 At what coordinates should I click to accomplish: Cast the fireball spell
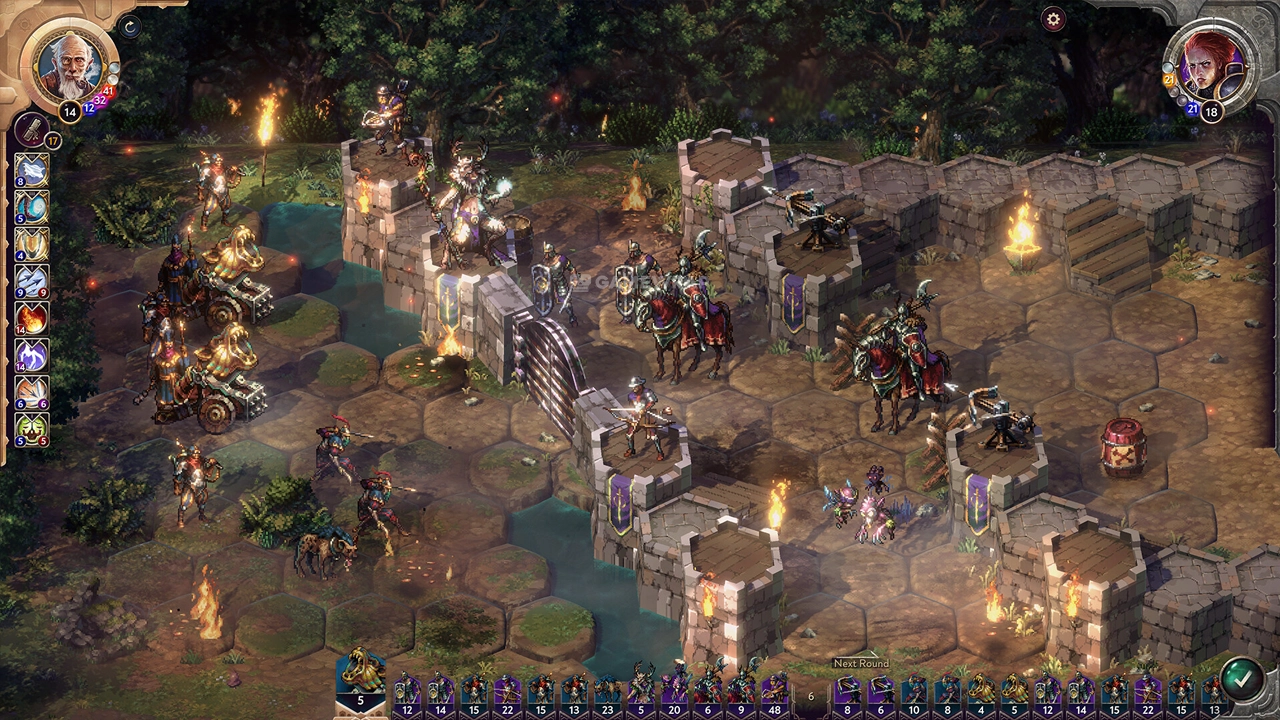tap(31, 318)
